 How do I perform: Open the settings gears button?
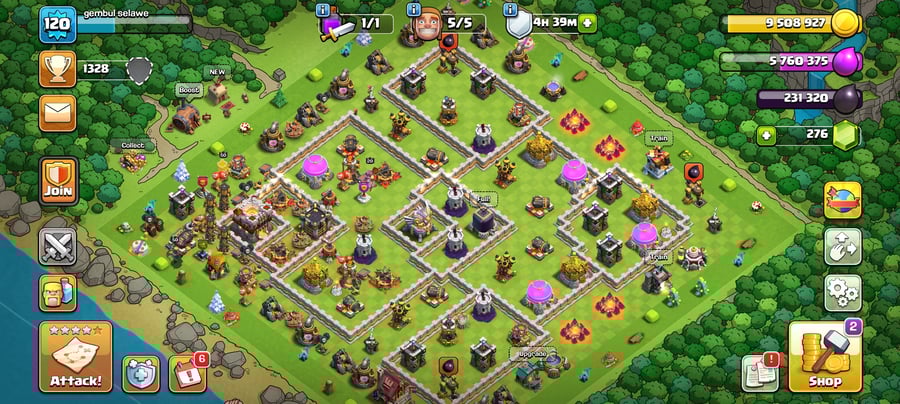(x=843, y=293)
